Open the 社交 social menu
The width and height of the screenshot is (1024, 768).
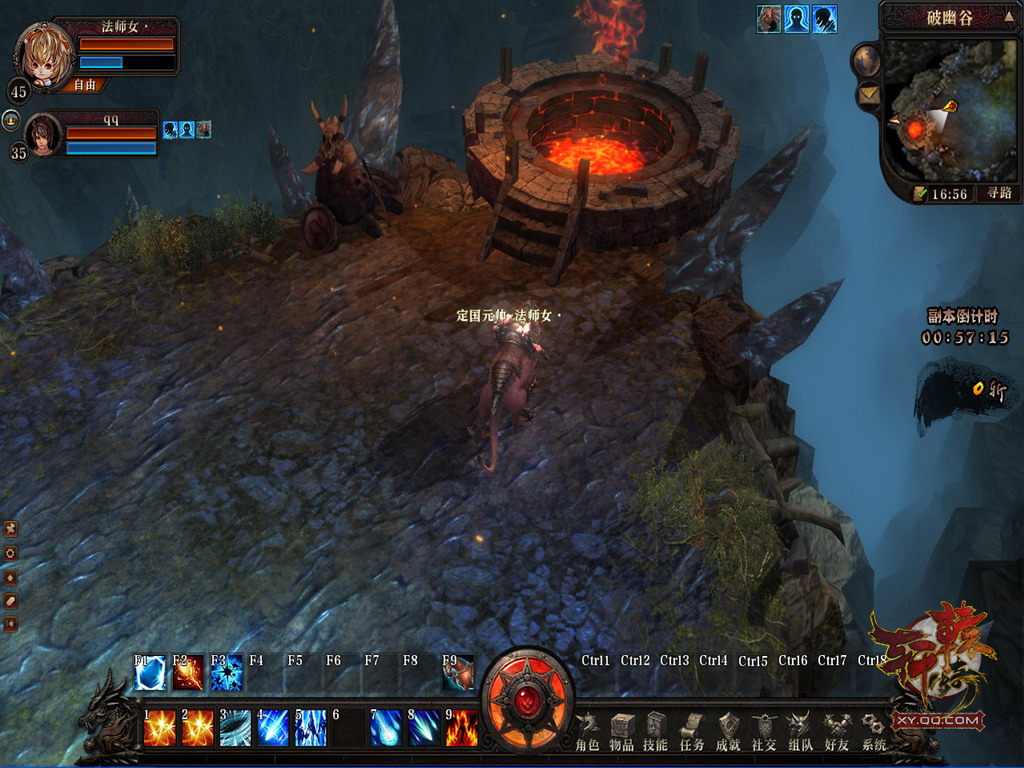tap(764, 731)
